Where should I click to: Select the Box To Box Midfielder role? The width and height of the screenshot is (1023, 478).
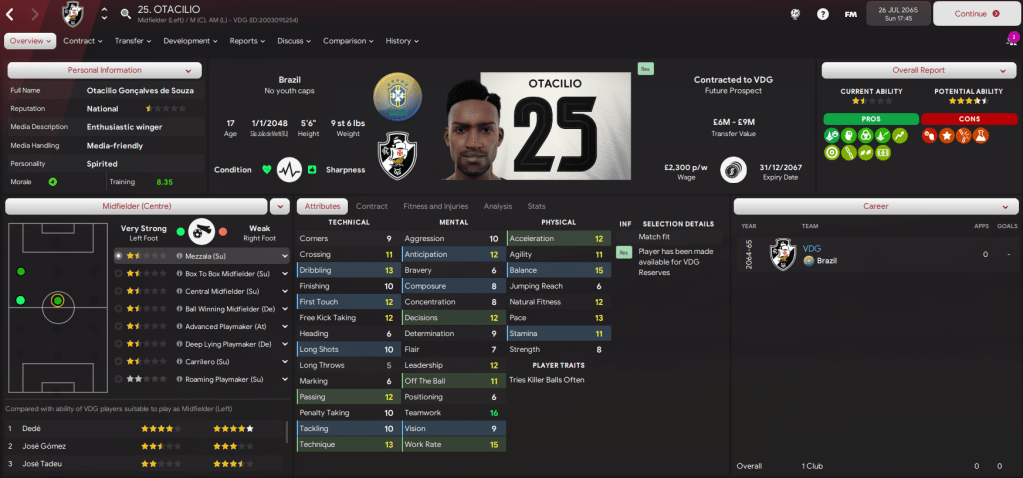click(x=227, y=273)
